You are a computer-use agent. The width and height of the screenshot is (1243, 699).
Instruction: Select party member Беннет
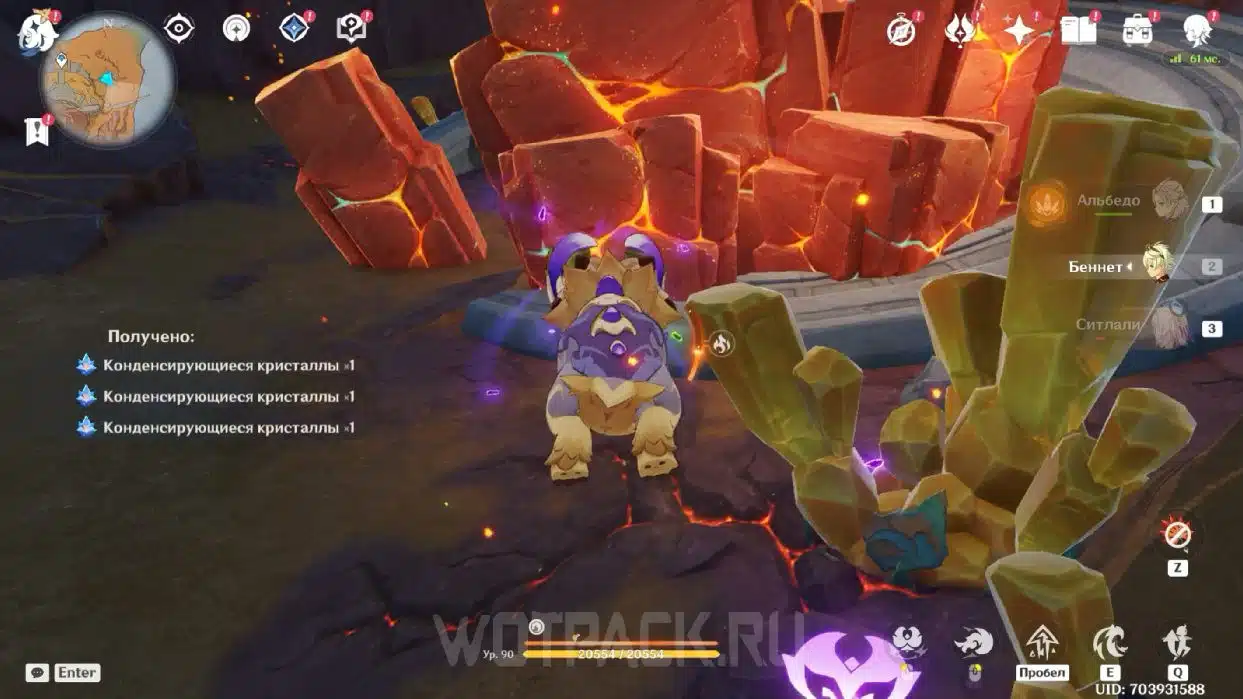(1158, 266)
